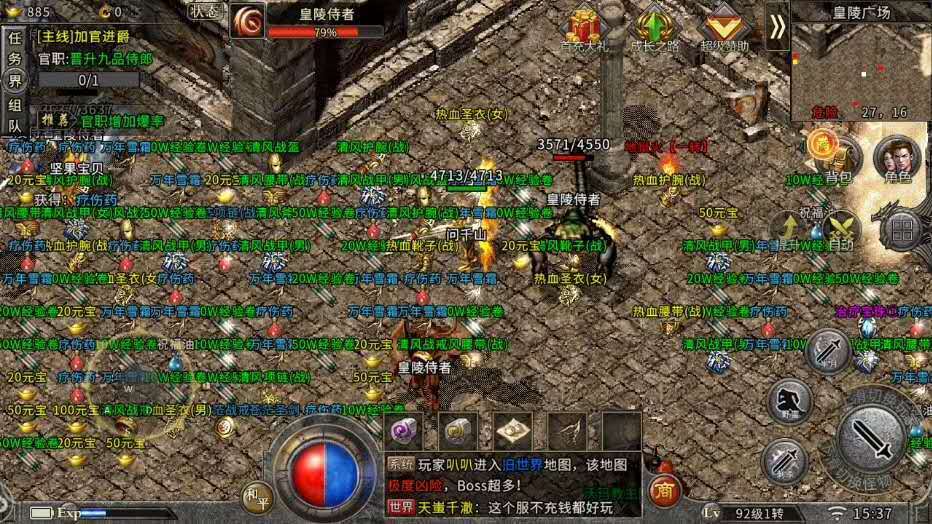
Task: Switch to the 组队 team tab
Action: (14, 115)
